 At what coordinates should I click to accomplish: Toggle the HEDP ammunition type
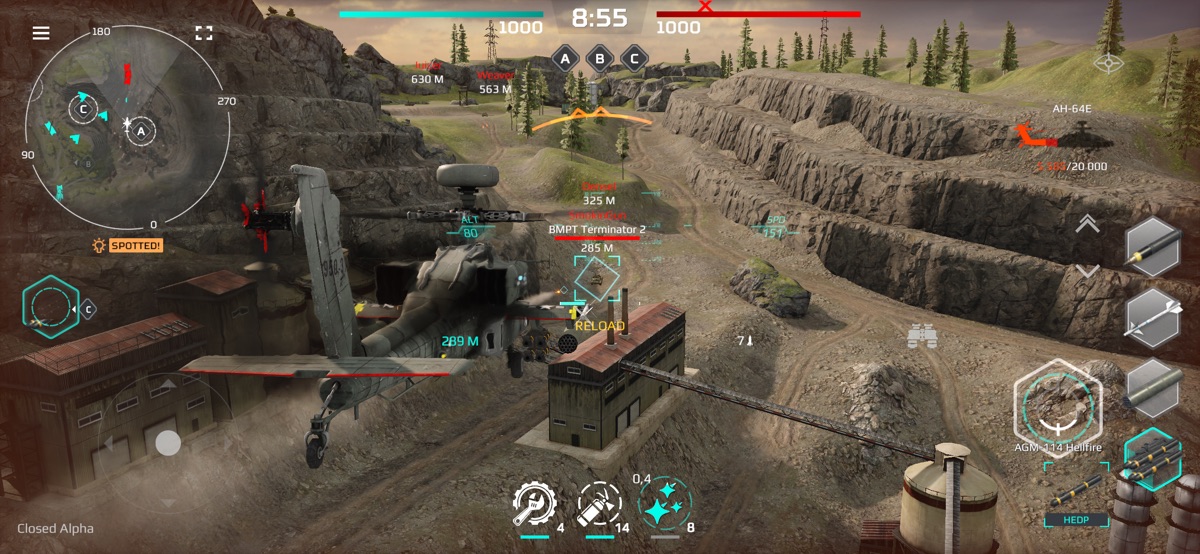pyautogui.click(x=1075, y=505)
